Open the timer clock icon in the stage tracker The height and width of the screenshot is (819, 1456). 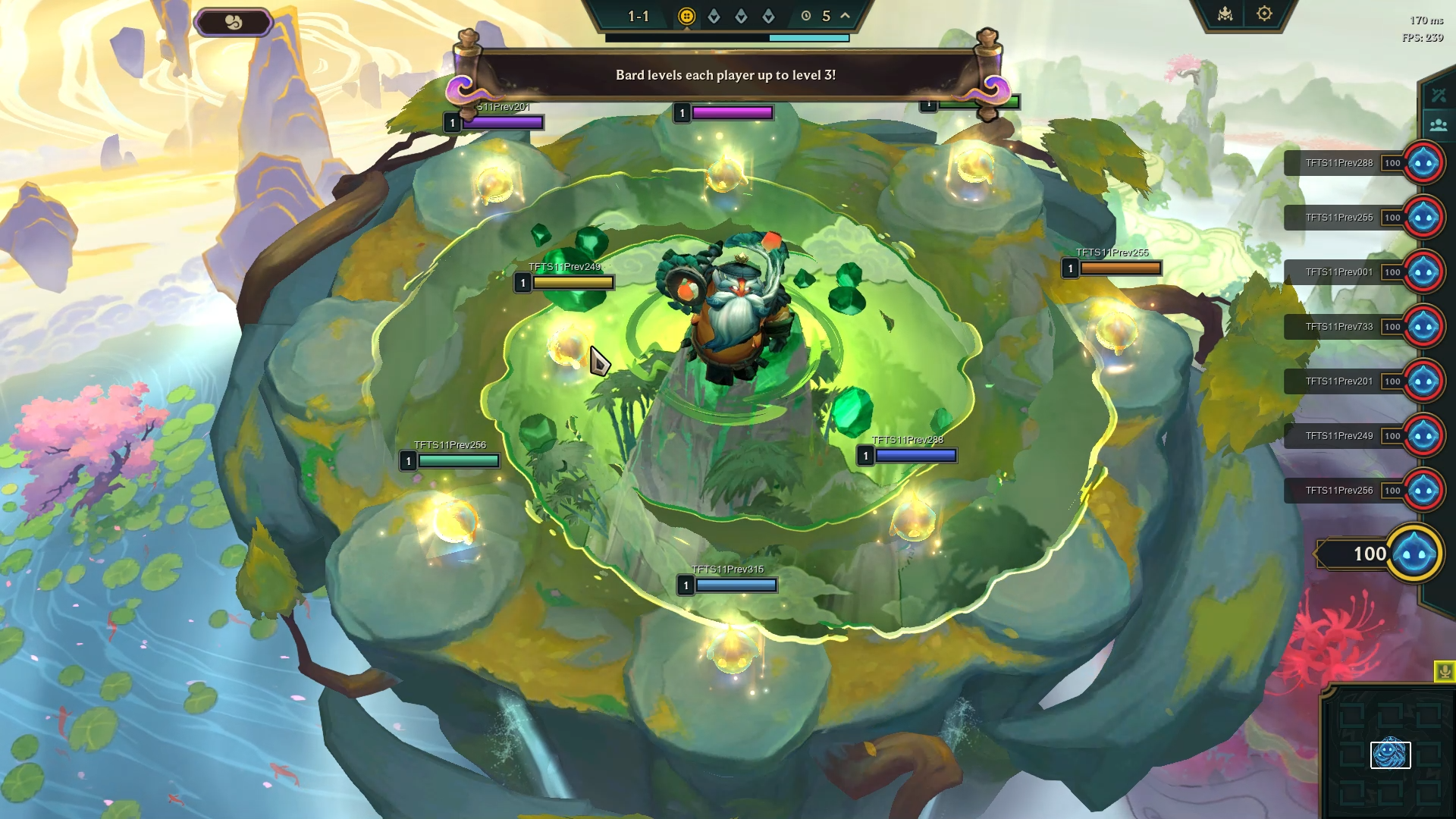804,15
